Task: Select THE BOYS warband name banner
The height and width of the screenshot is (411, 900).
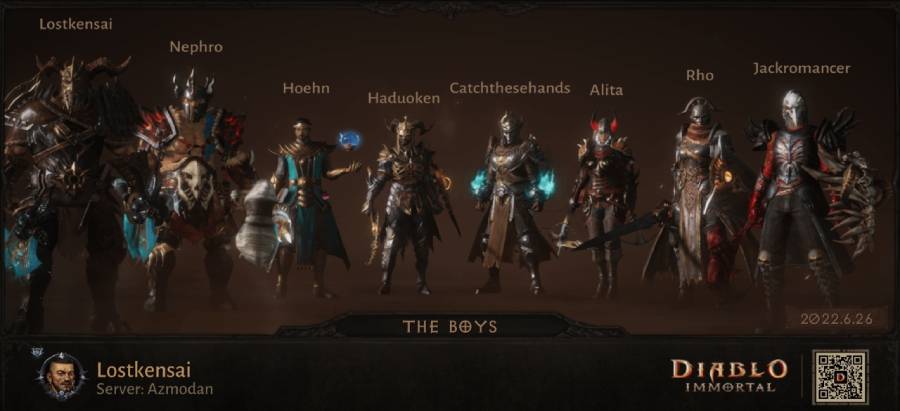Action: click(449, 326)
